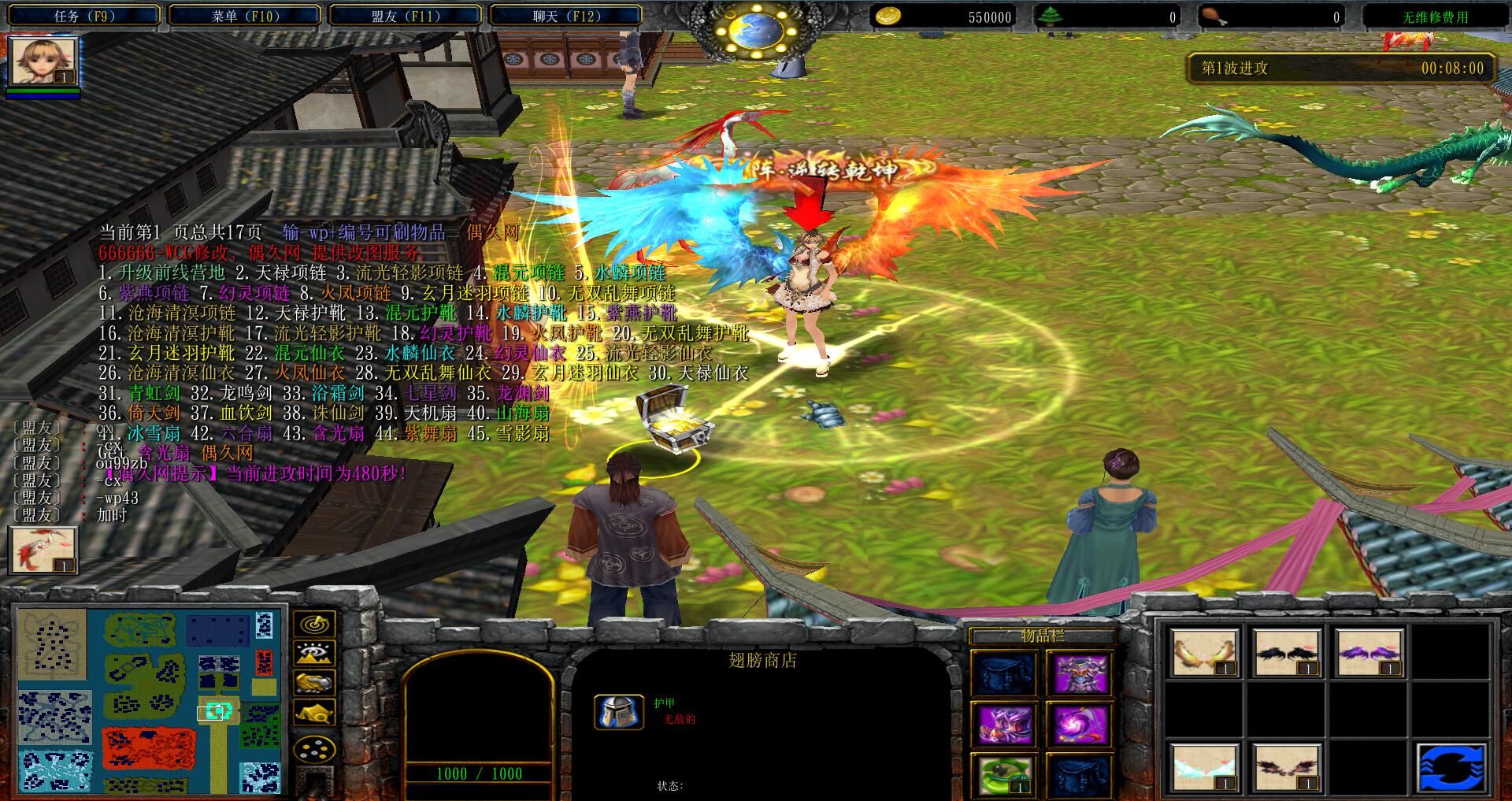The height and width of the screenshot is (801, 1512).
Task: Open the 菜单 (F10) game menu
Action: pos(245,16)
